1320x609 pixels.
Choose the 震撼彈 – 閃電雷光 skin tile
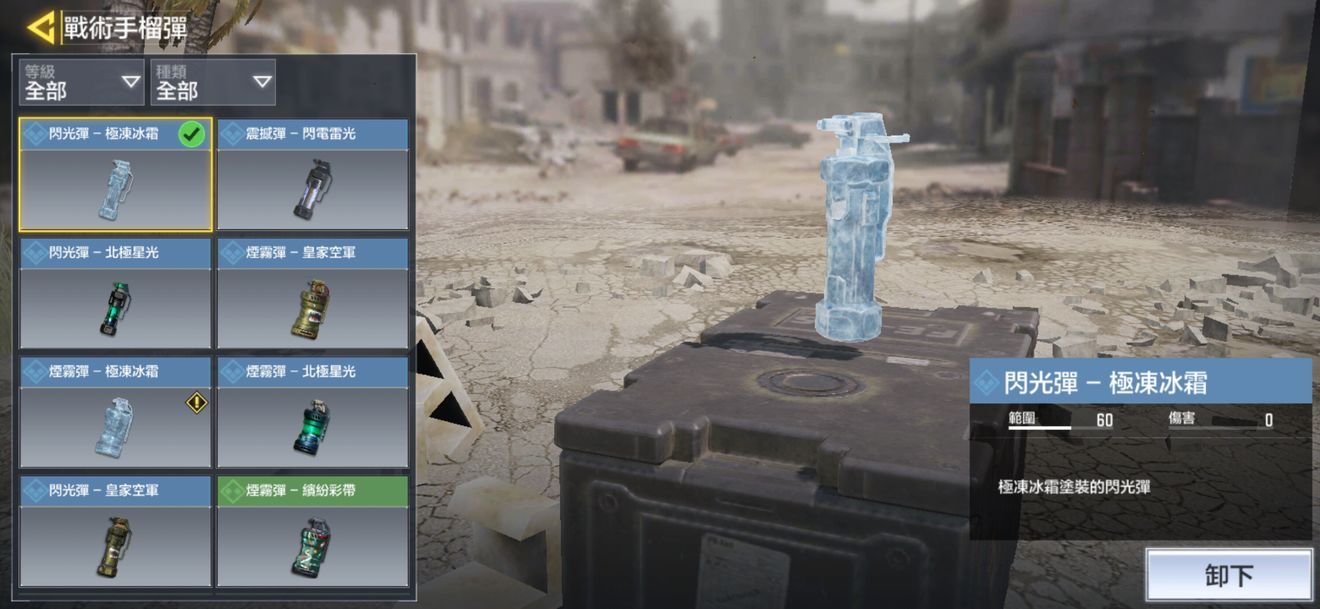(312, 175)
